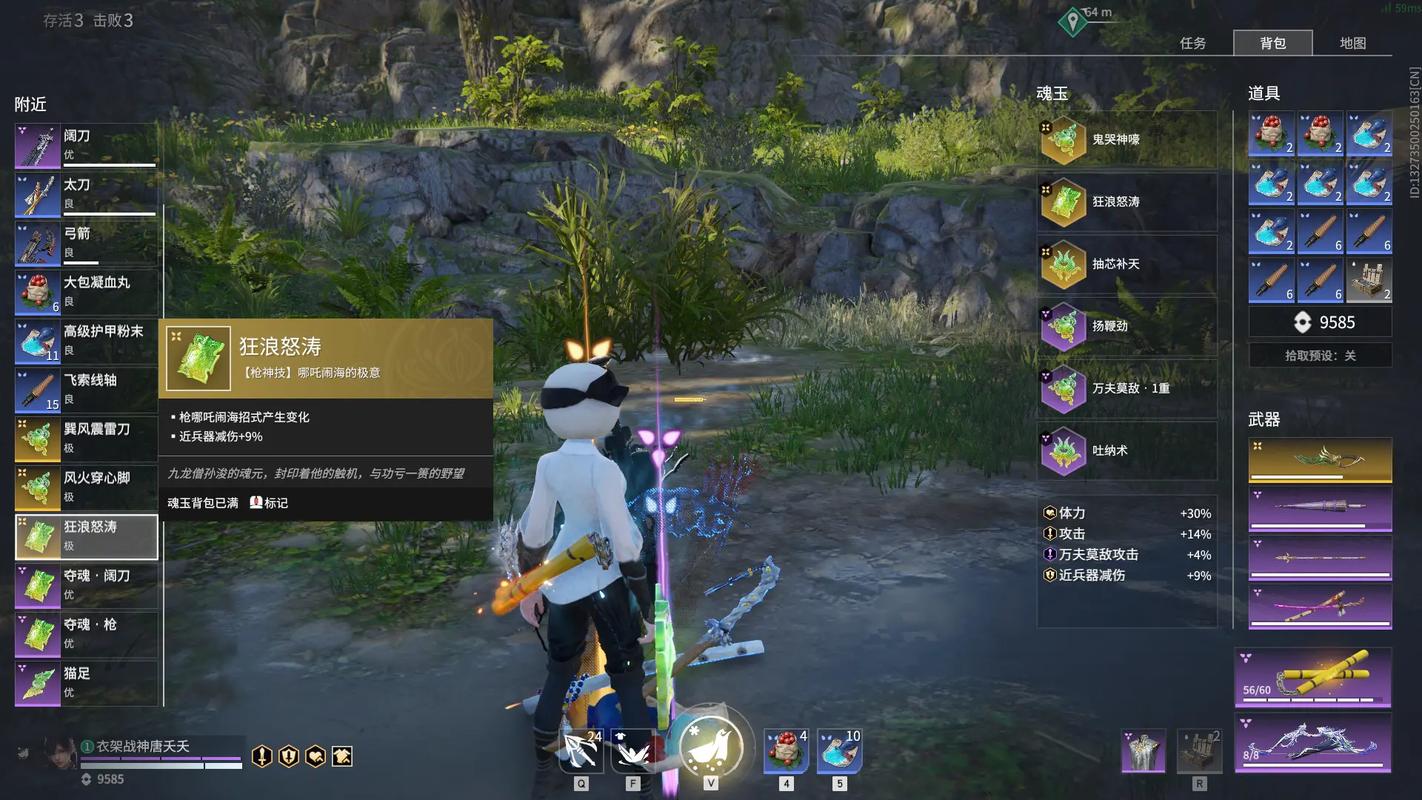1422x800 pixels.
Task: Select the 背包 tab
Action: point(1273,43)
